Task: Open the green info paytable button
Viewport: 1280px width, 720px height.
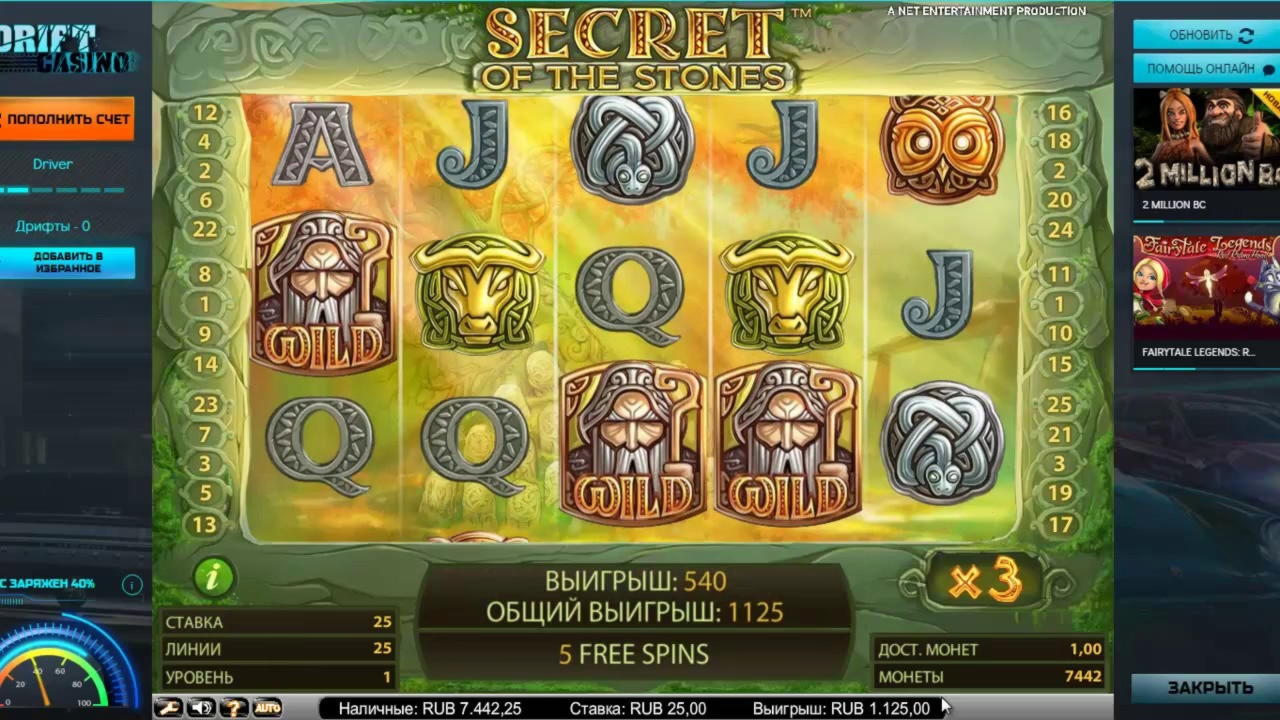Action: 213,577
